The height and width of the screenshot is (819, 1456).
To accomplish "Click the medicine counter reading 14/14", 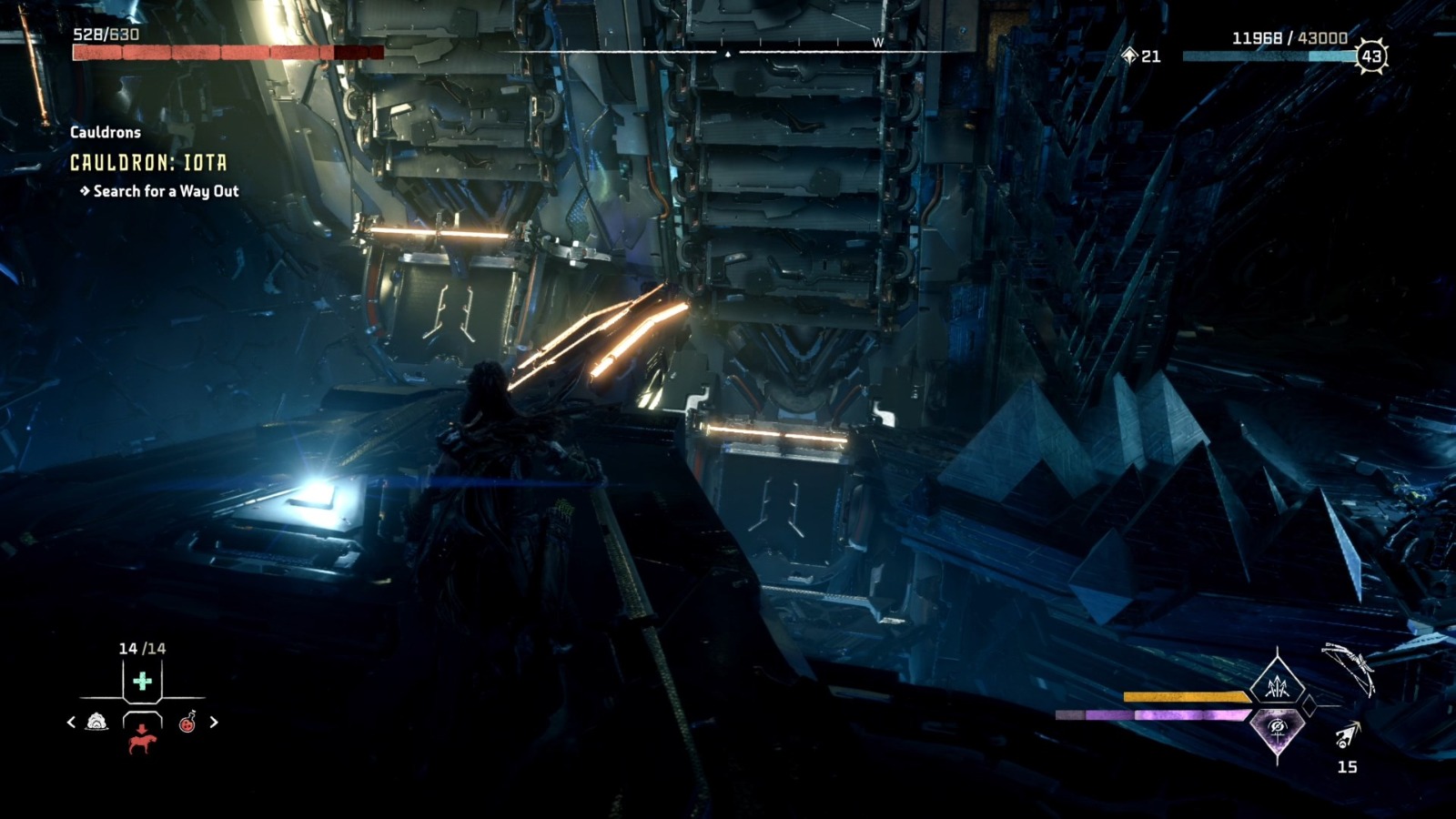I will [x=142, y=649].
